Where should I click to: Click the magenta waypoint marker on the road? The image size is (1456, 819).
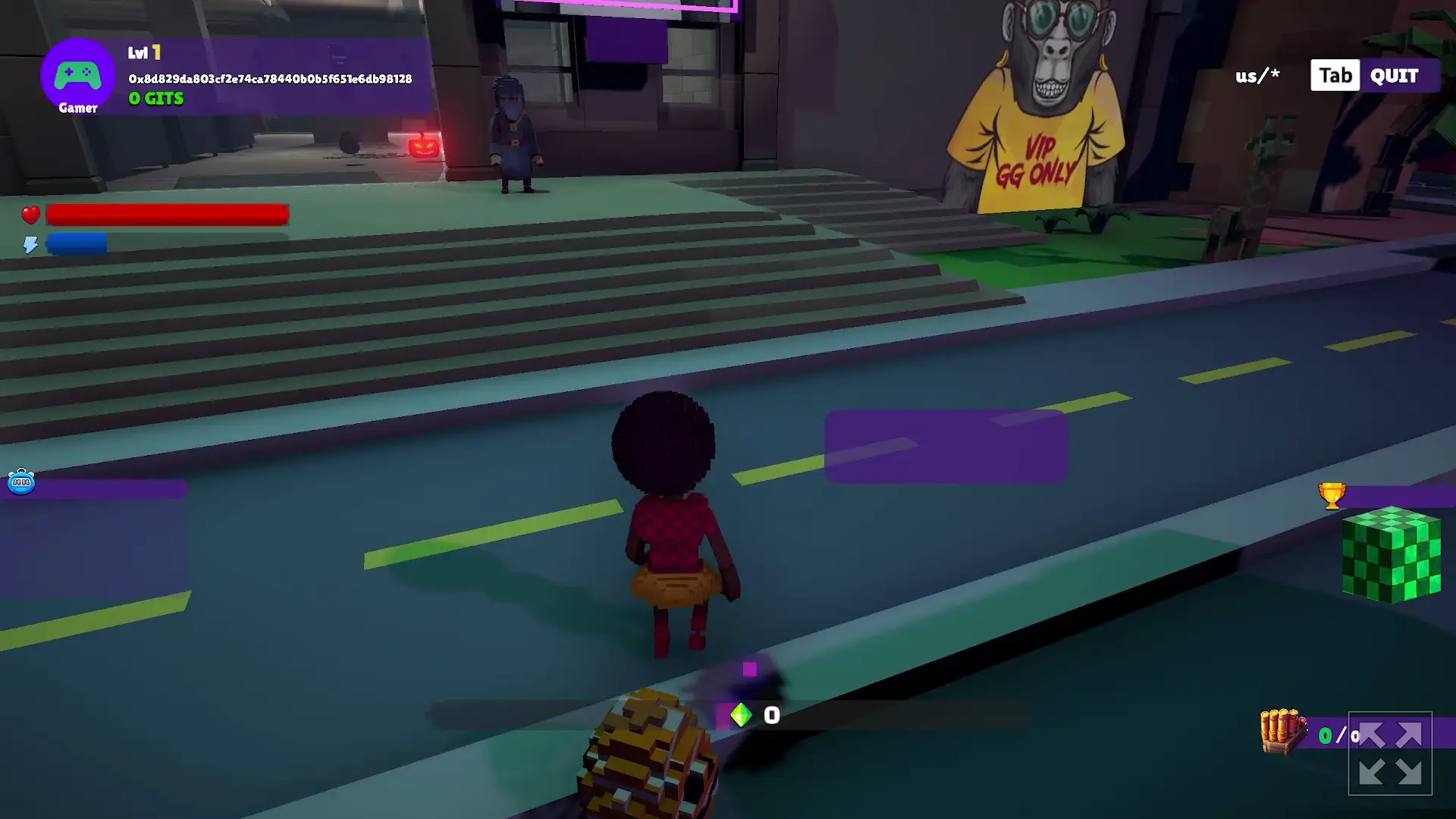pos(749,670)
